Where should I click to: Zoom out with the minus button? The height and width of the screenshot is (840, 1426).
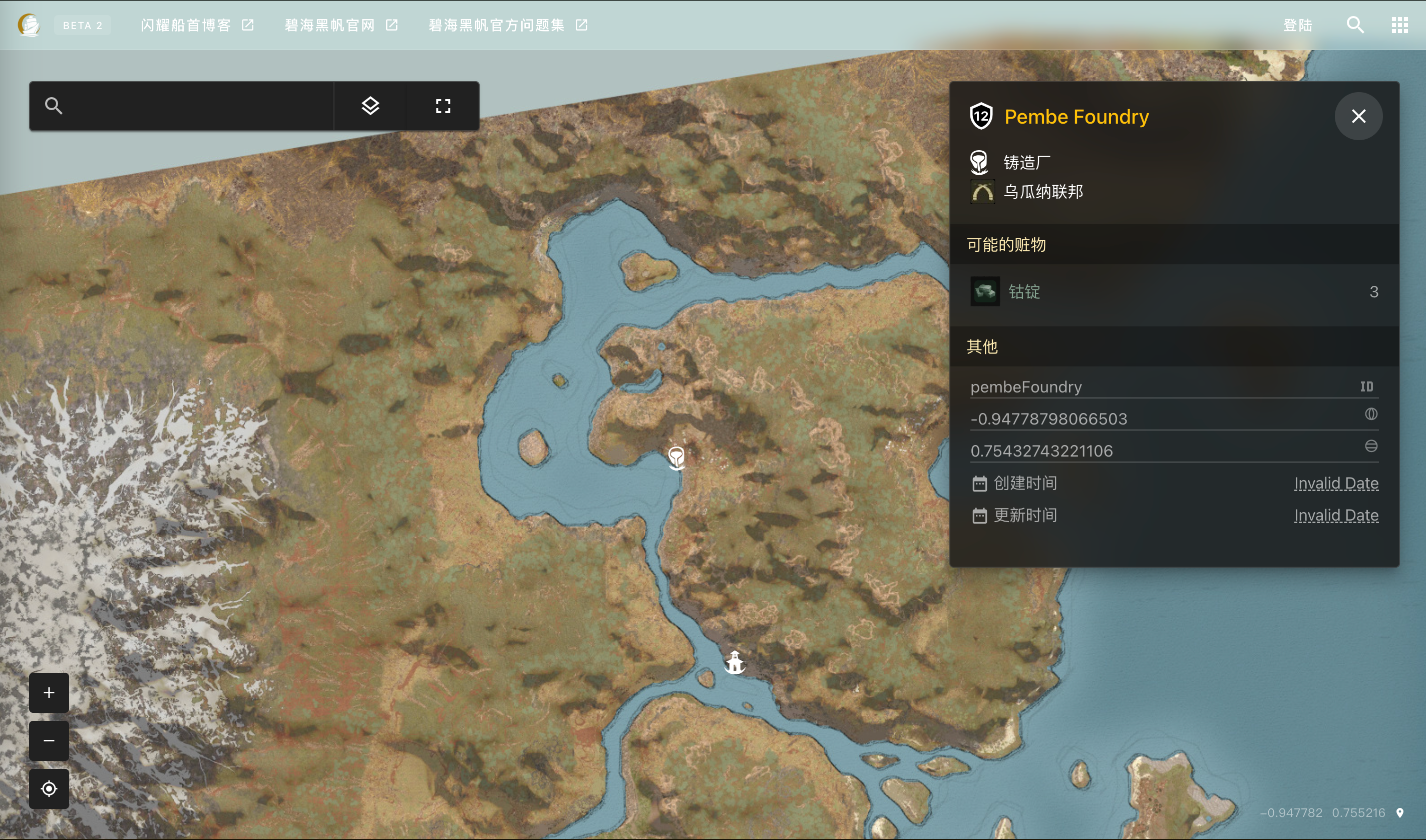click(x=49, y=740)
